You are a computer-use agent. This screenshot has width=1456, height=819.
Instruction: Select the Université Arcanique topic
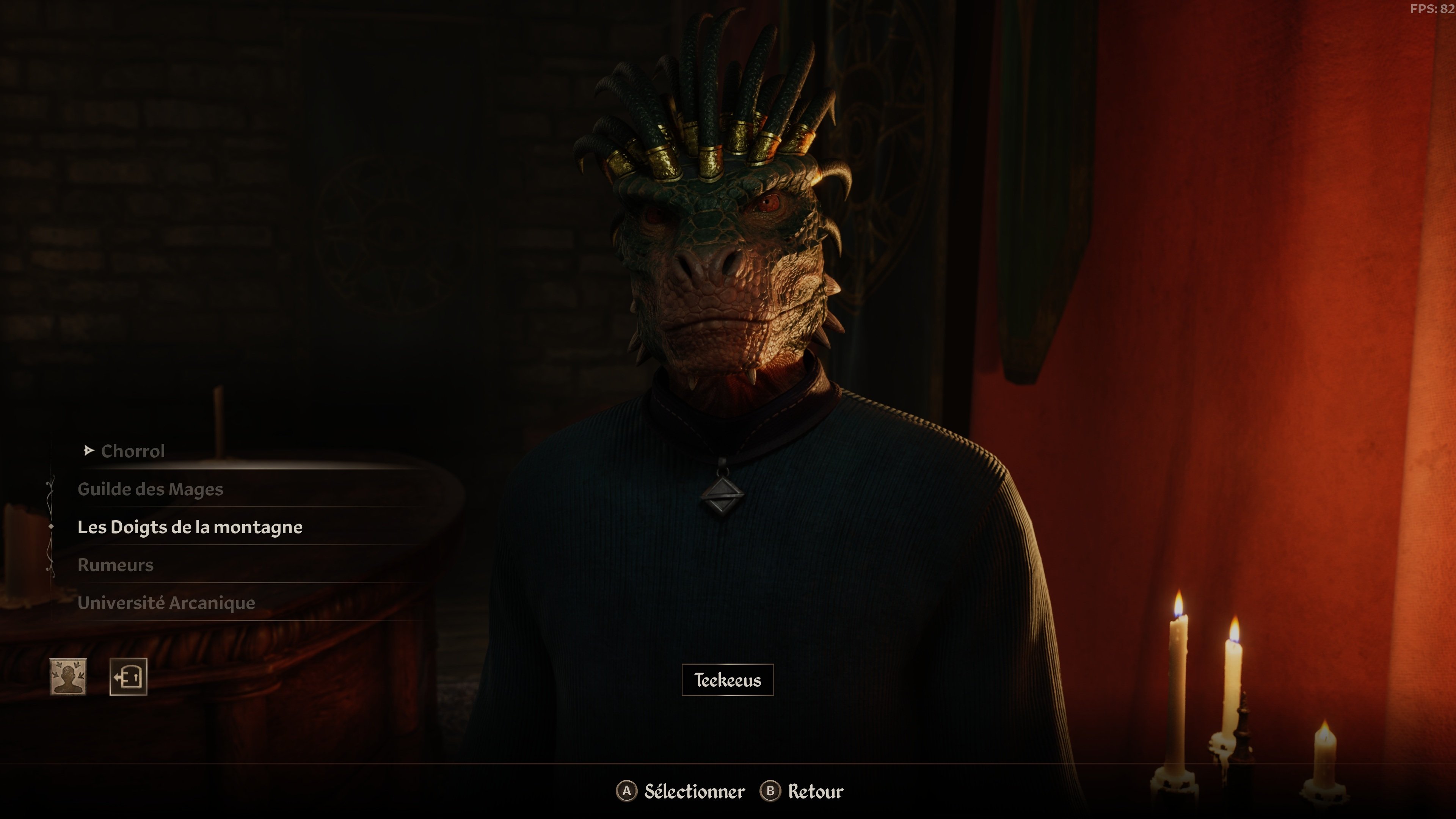[x=166, y=602]
